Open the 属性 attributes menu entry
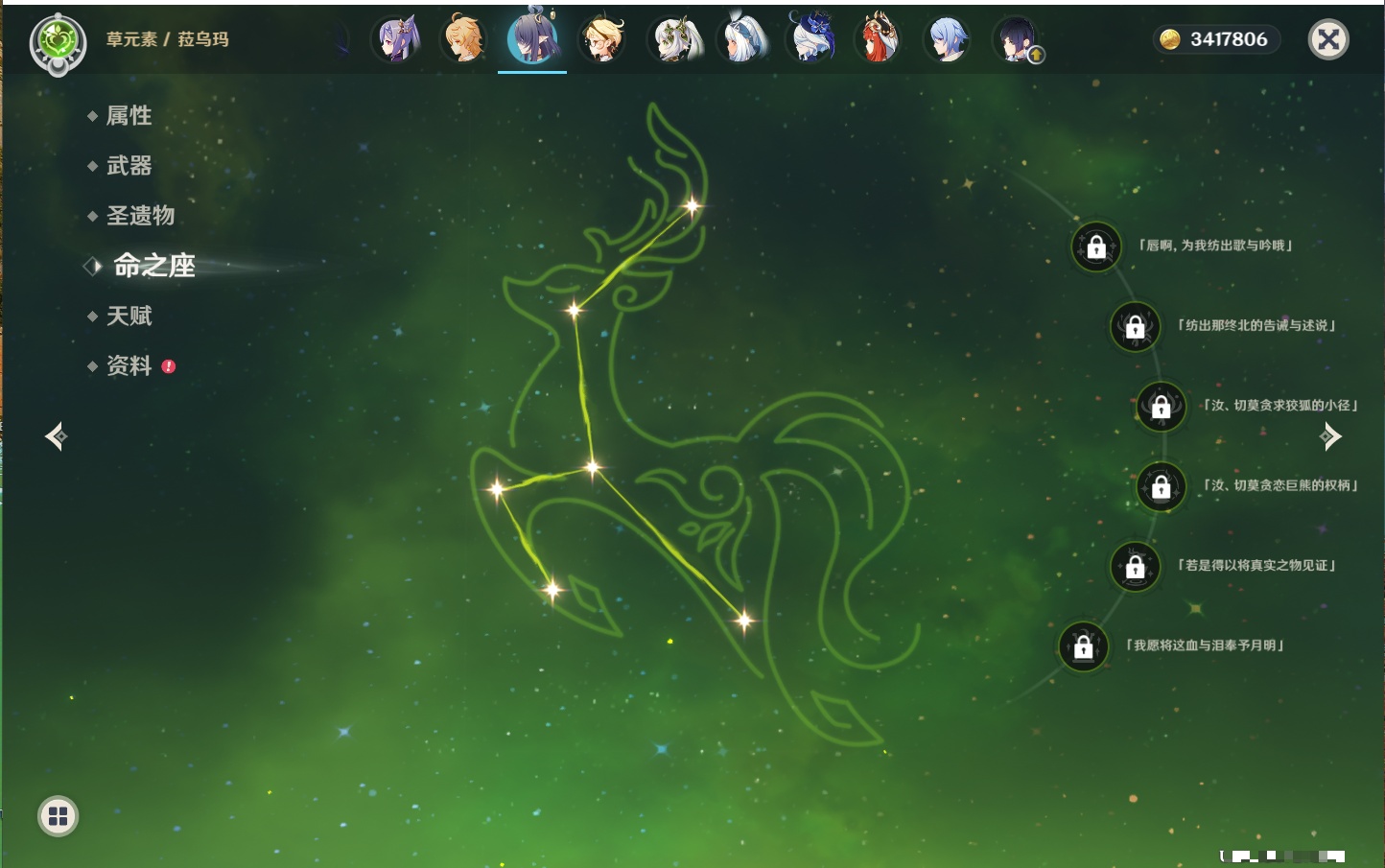 (x=129, y=116)
